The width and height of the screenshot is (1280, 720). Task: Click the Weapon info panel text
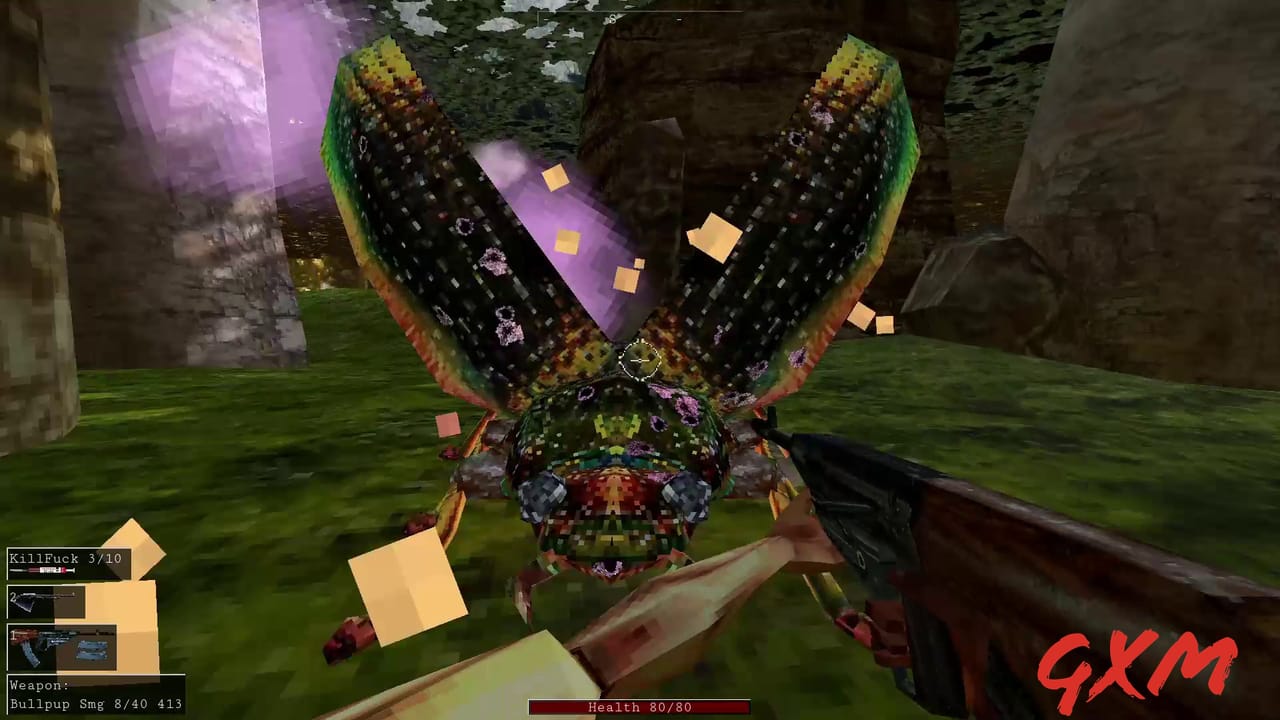coord(40,685)
